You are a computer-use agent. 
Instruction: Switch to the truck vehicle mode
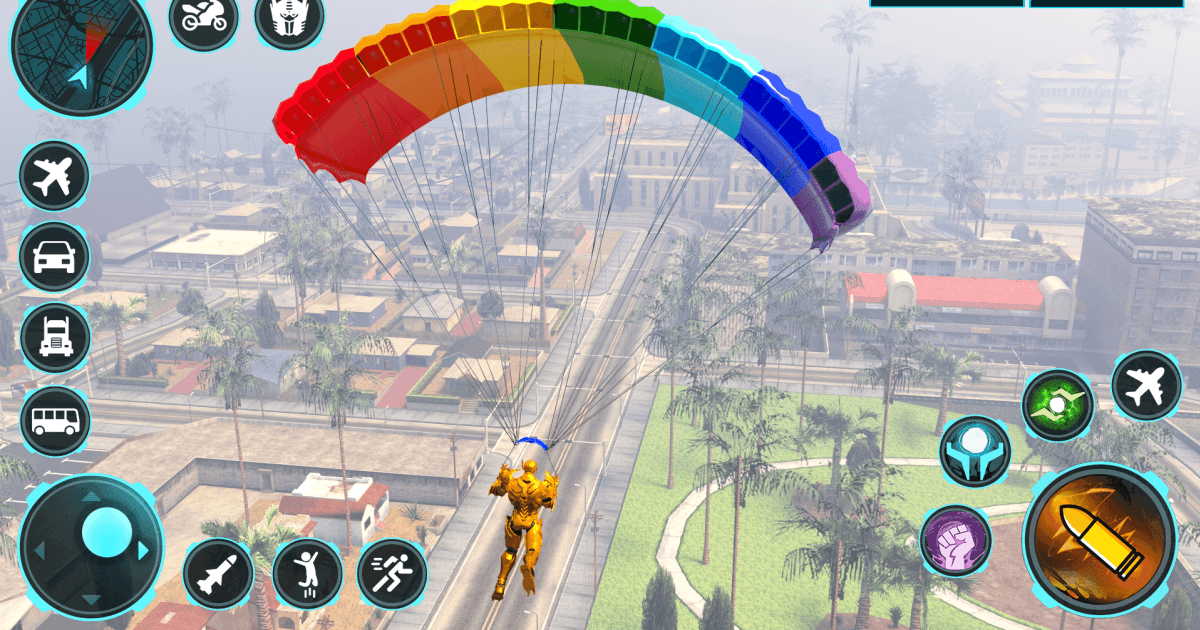54,338
